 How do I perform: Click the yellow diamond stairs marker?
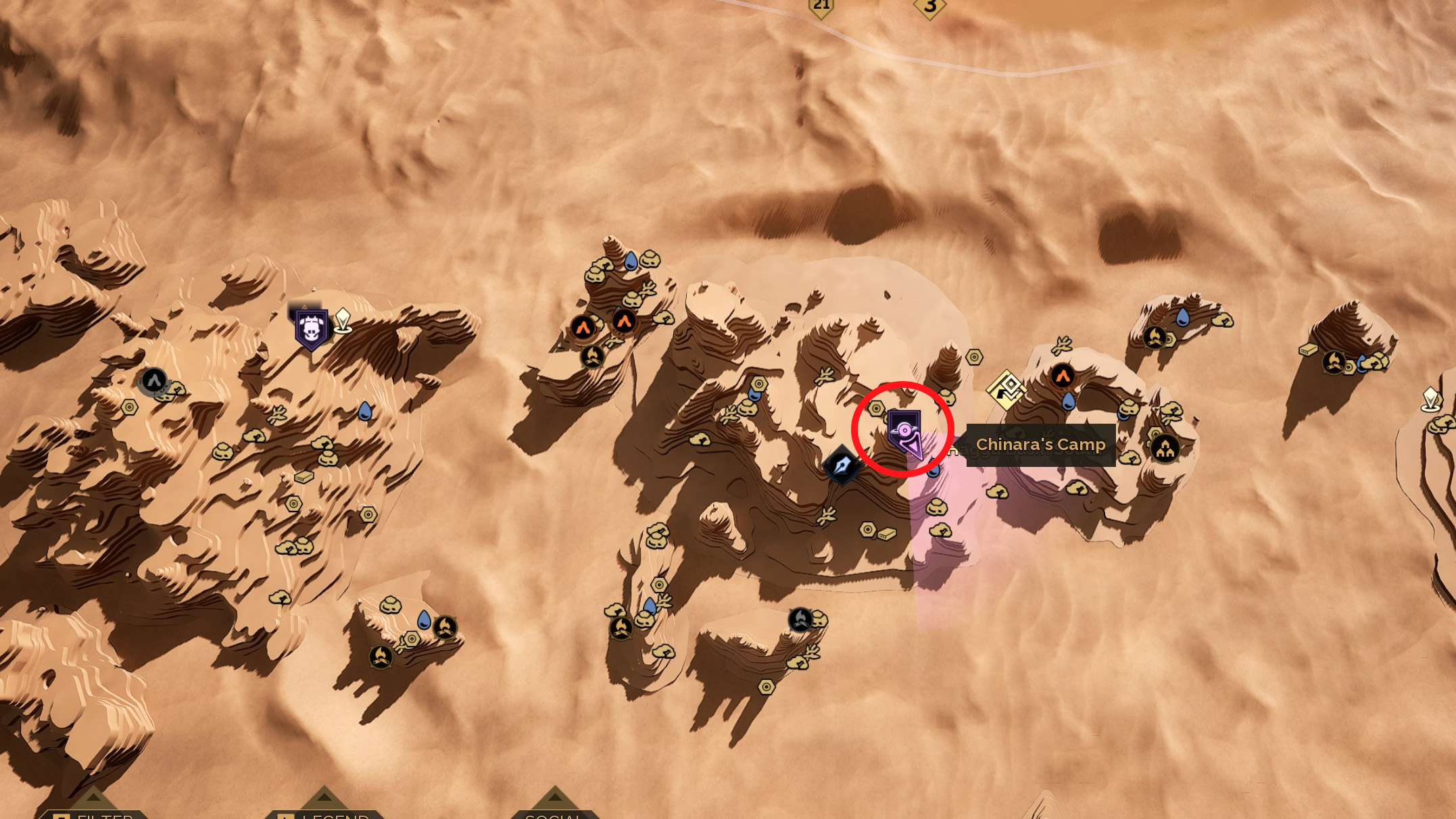pyautogui.click(x=1006, y=389)
